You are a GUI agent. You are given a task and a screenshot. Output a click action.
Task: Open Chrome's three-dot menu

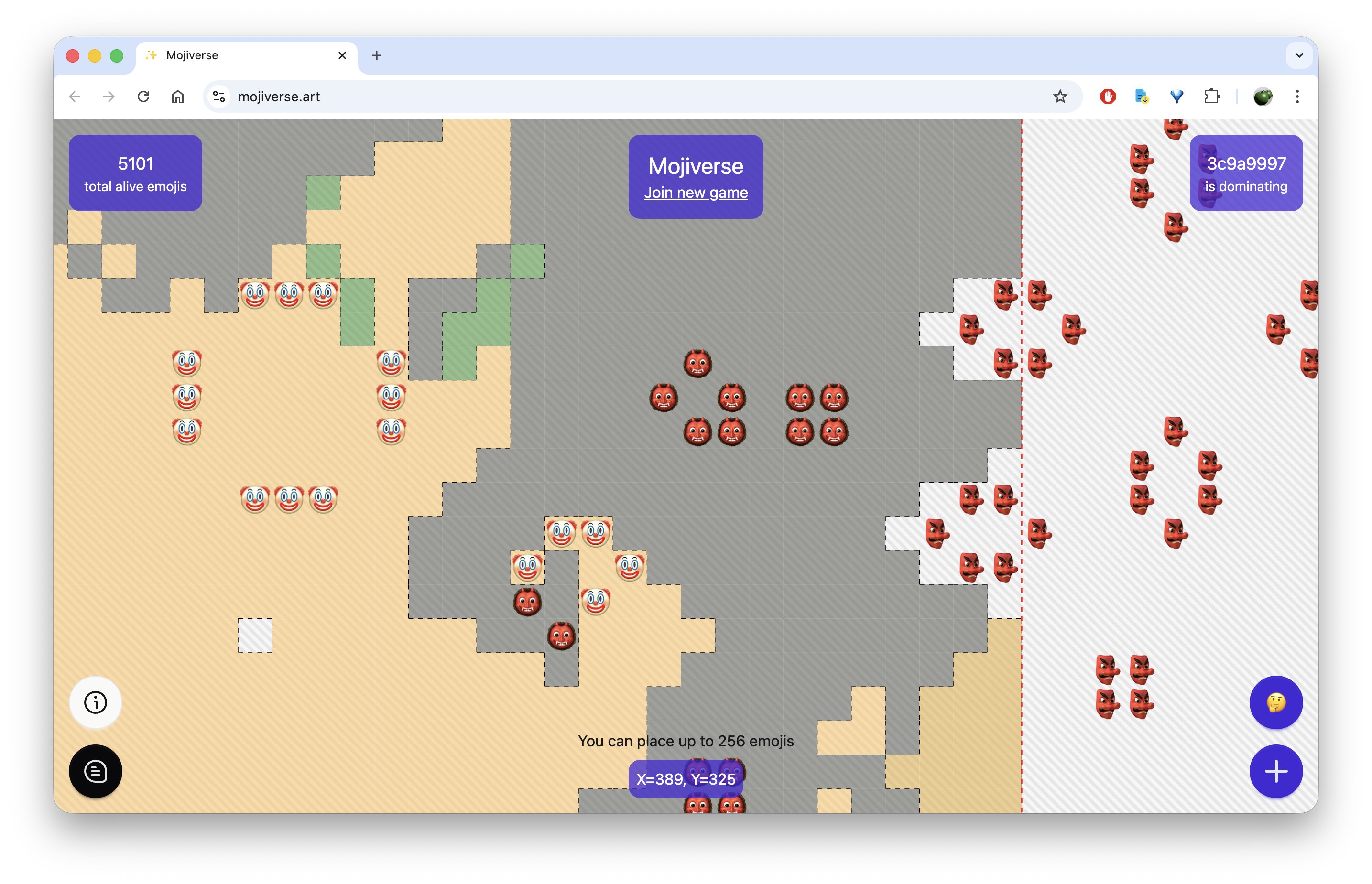pos(1297,97)
